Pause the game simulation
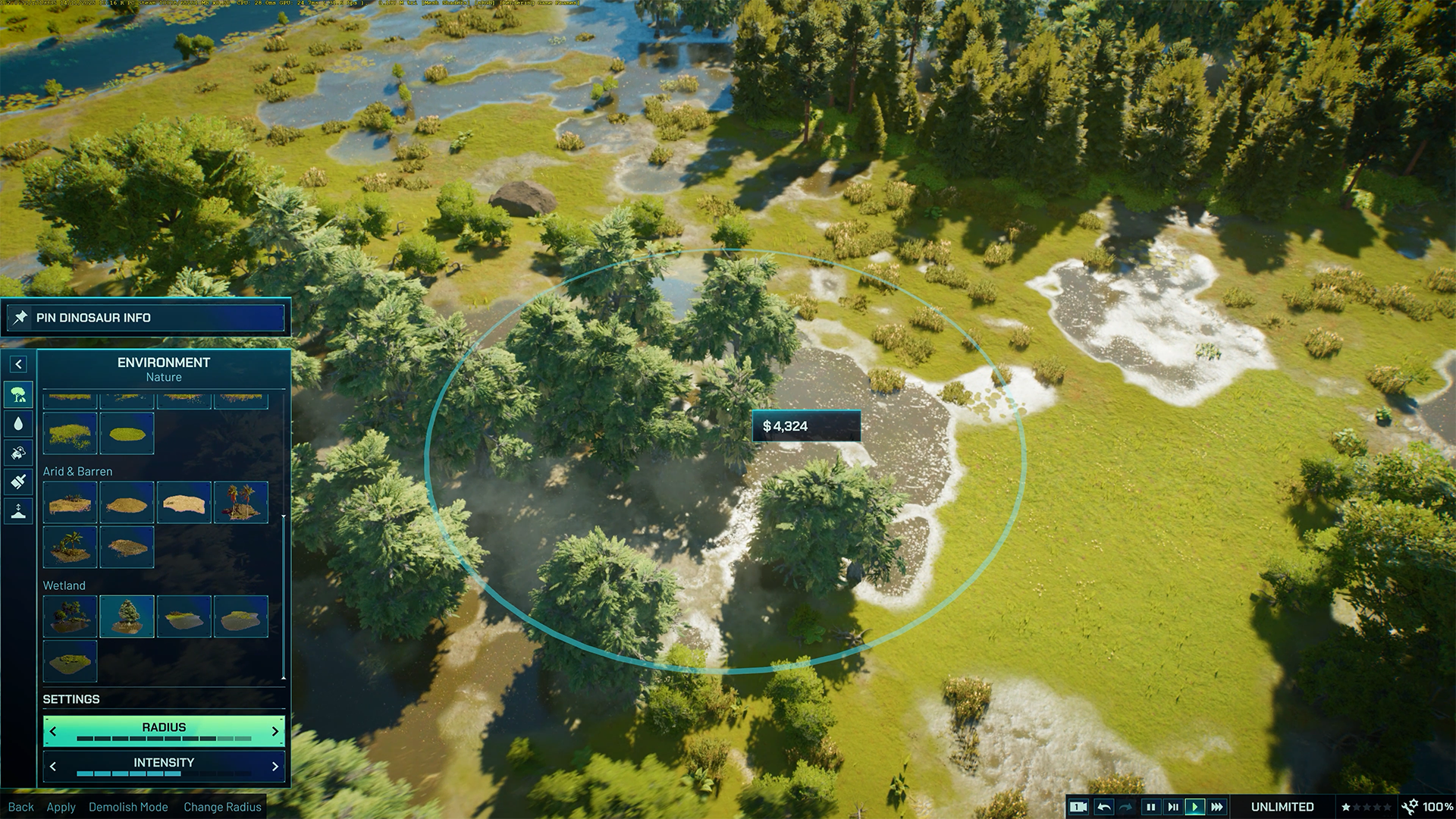Screen dimensions: 1456x819 [x=1150, y=807]
